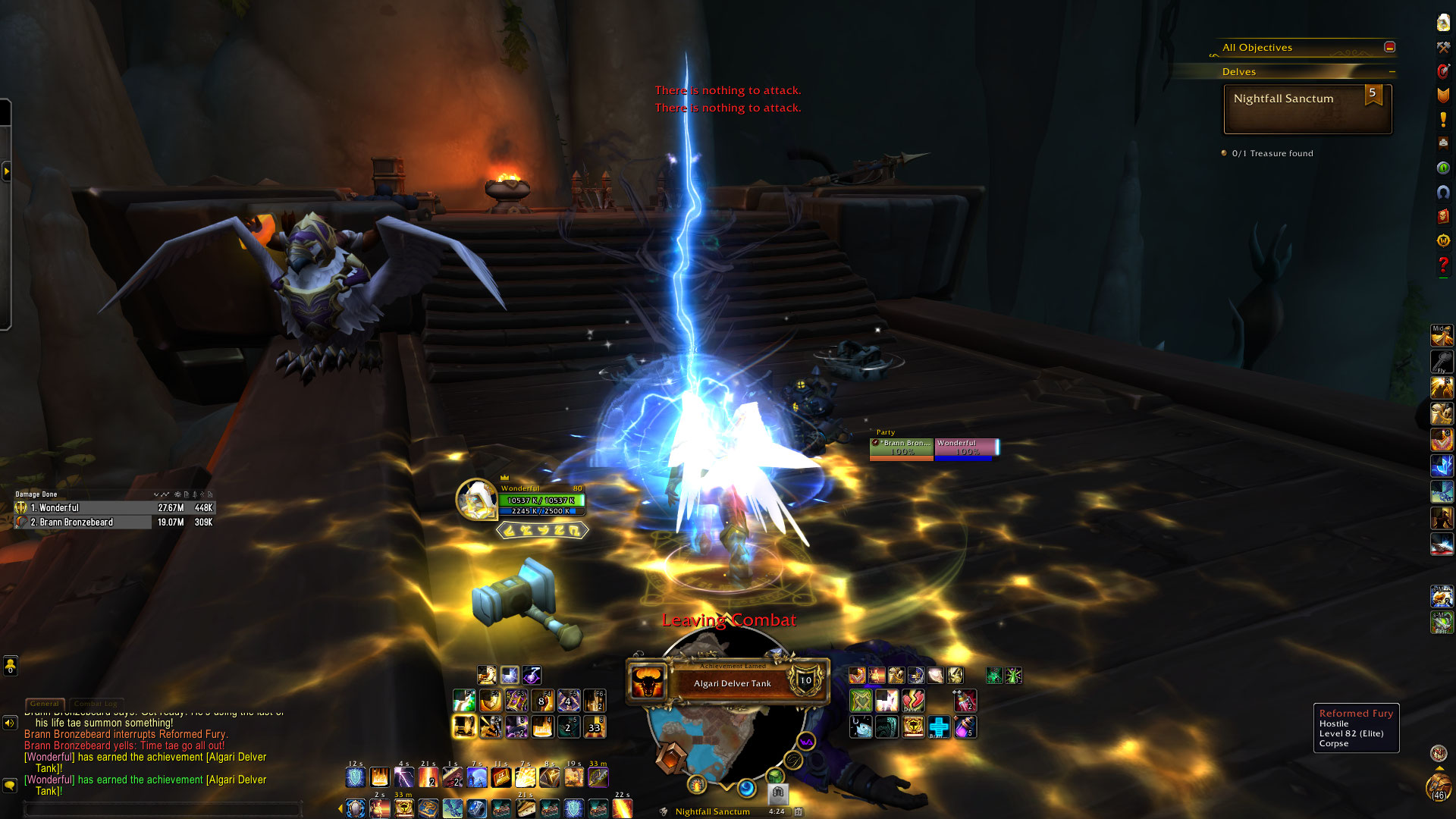This screenshot has width=1456, height=819.
Task: Open the backpack bag button
Action: (1439, 789)
